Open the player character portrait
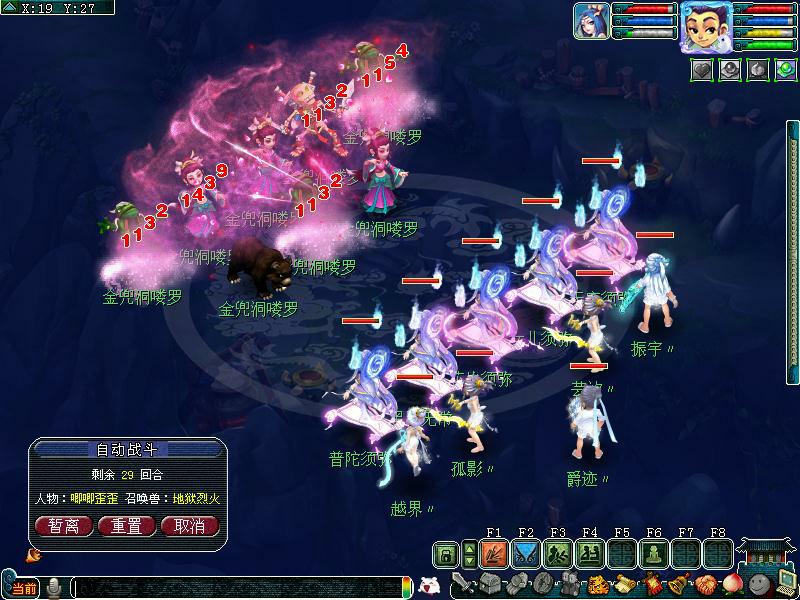This screenshot has height=600, width=800. pyautogui.click(x=705, y=26)
